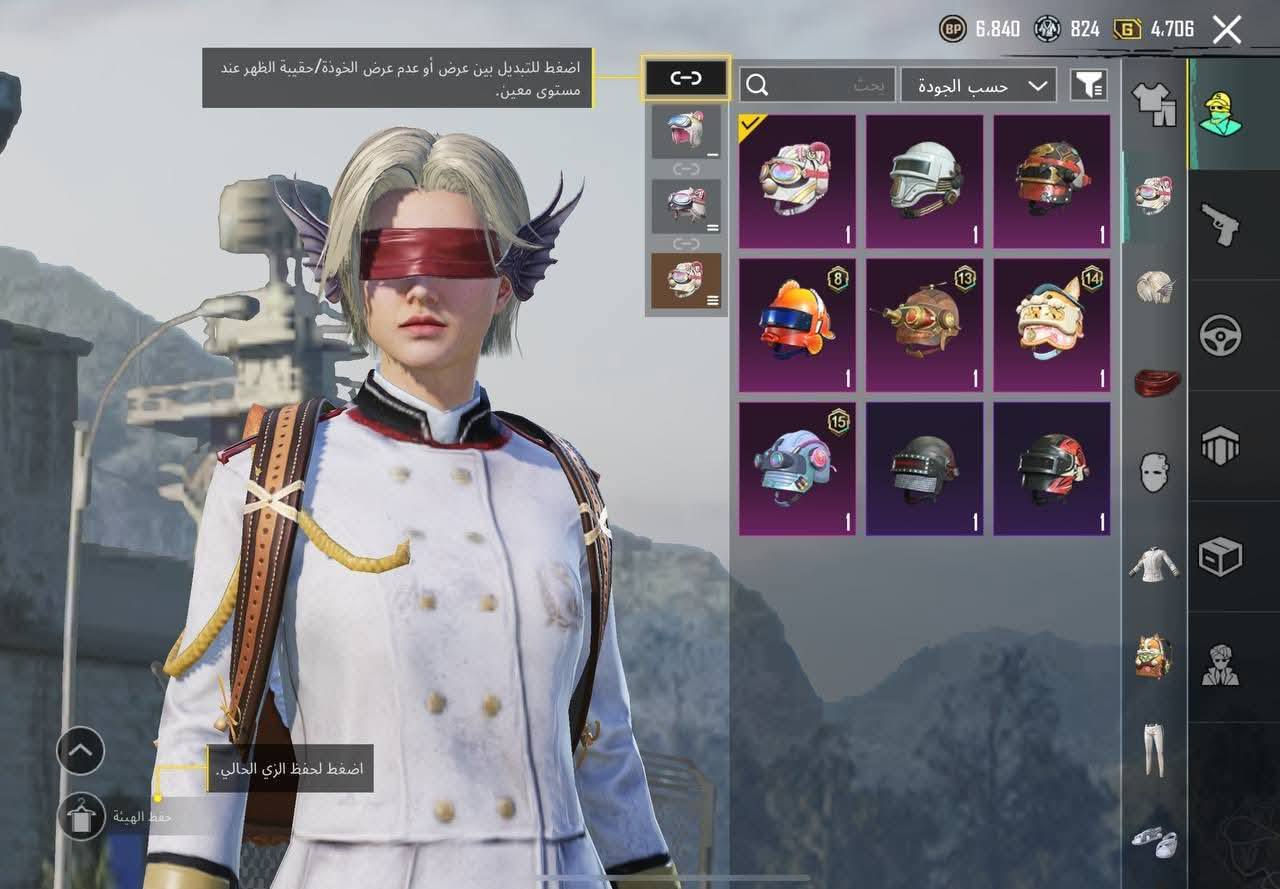Image resolution: width=1280 pixels, height=889 pixels.
Task: Toggle the helmet/backpack display link button
Action: (x=686, y=77)
